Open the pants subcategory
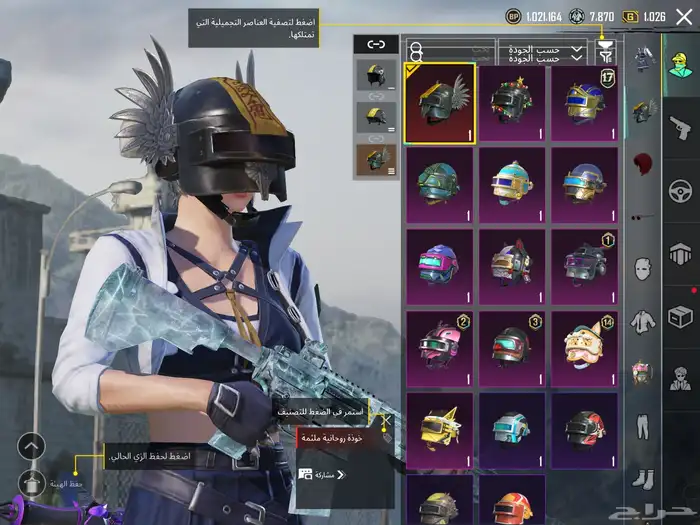This screenshot has width=700, height=525. click(643, 425)
